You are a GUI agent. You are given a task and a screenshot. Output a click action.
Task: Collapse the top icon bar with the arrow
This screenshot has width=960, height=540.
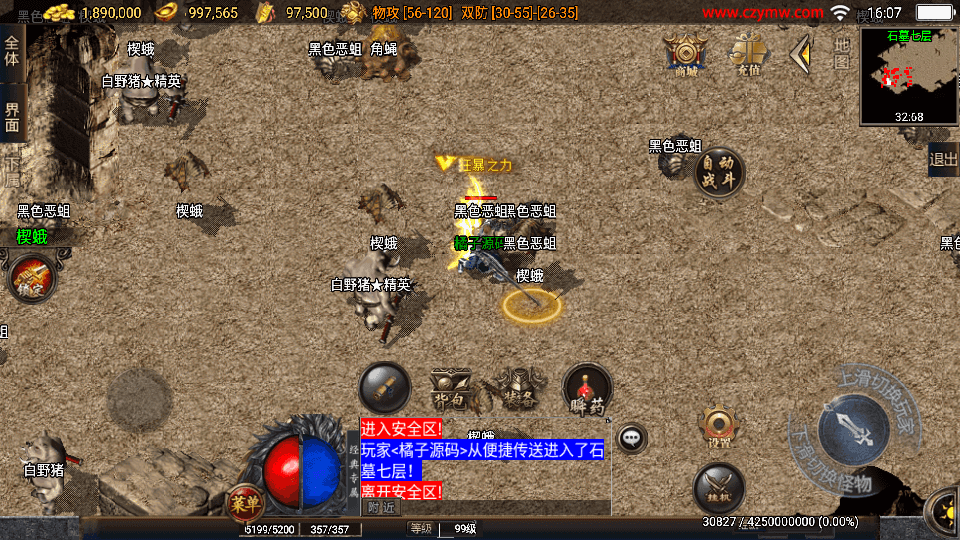tap(800, 54)
